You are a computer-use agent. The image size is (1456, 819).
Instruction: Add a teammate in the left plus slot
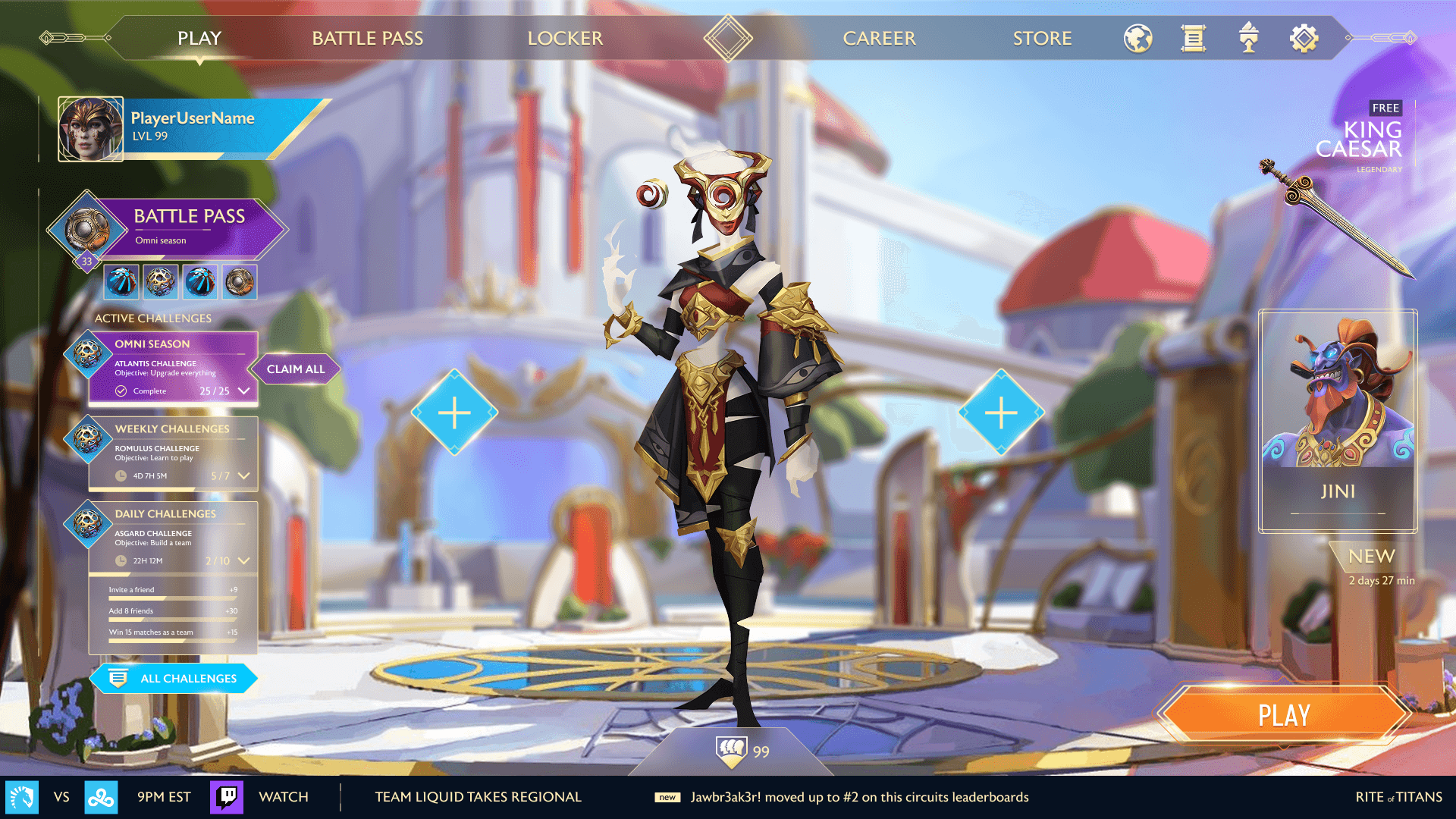pos(454,413)
